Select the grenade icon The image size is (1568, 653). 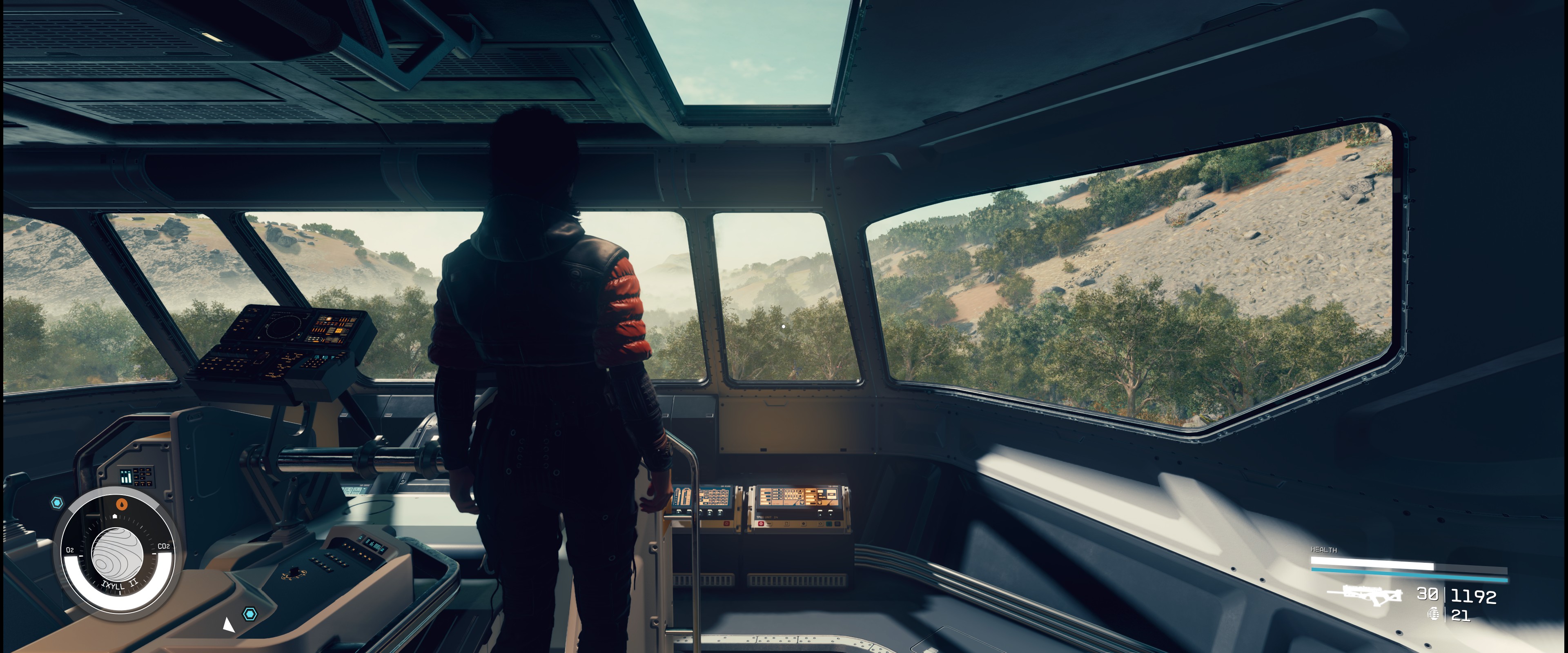pyautogui.click(x=1434, y=614)
